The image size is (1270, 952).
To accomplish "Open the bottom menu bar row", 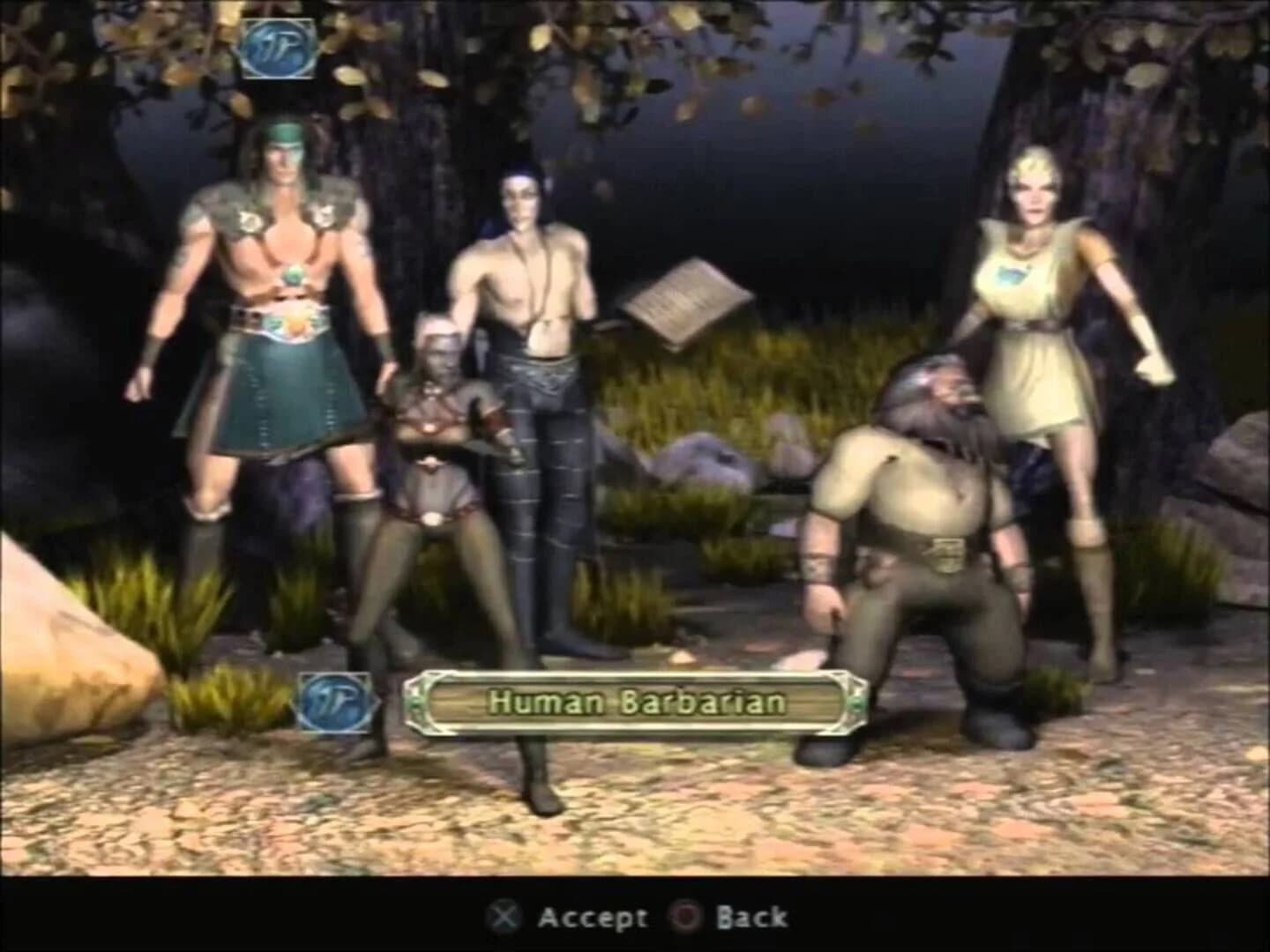I will (635, 917).
